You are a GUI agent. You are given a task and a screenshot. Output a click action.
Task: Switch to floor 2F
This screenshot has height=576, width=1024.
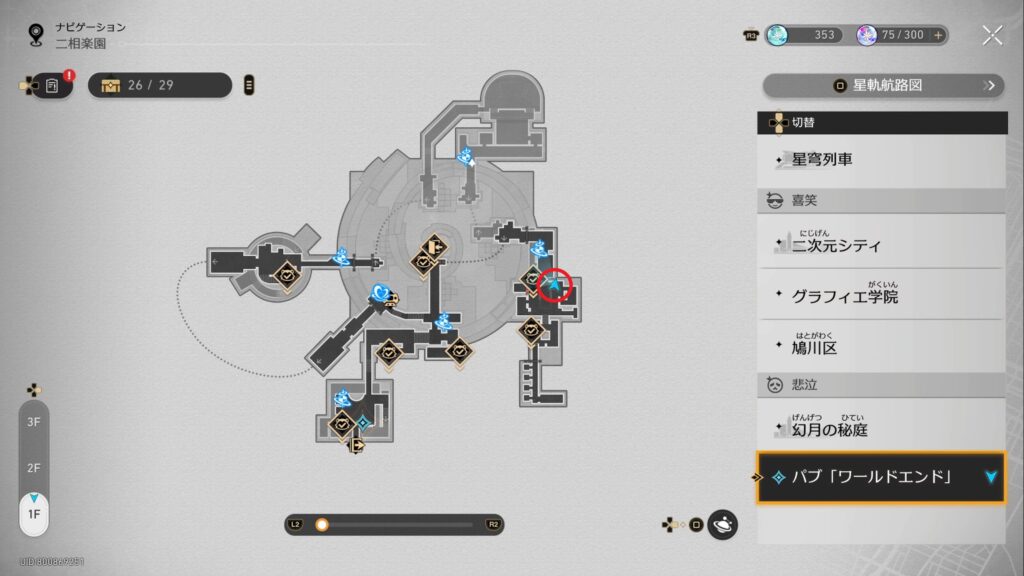(33, 468)
